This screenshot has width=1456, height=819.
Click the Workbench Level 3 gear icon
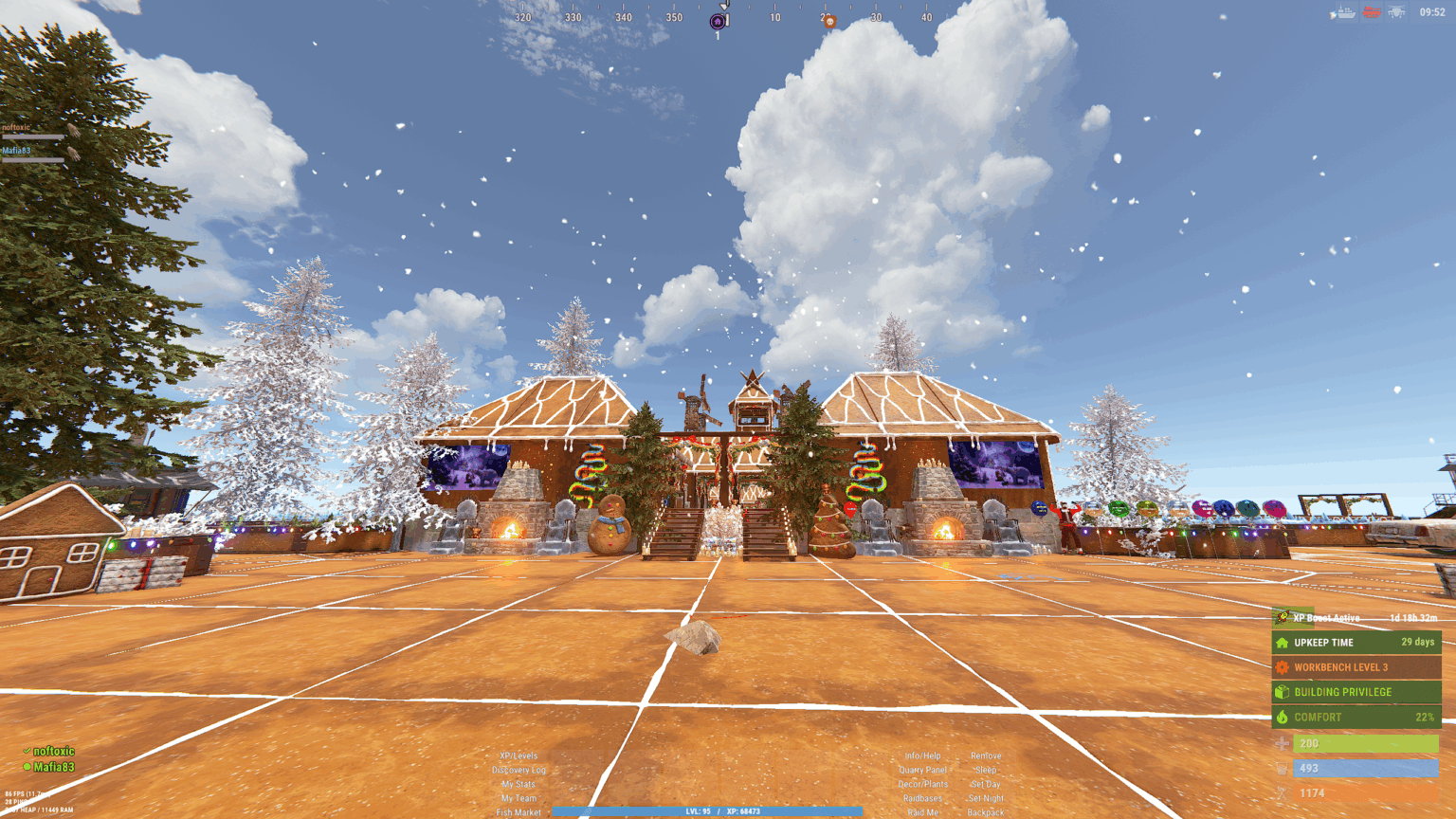coord(1283,666)
